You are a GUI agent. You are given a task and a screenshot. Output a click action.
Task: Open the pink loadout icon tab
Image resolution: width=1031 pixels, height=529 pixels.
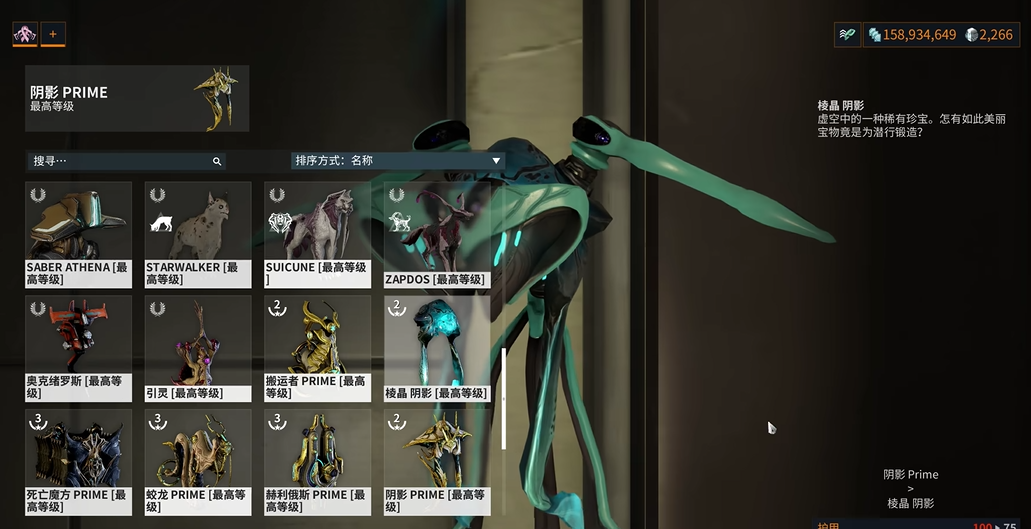24,34
